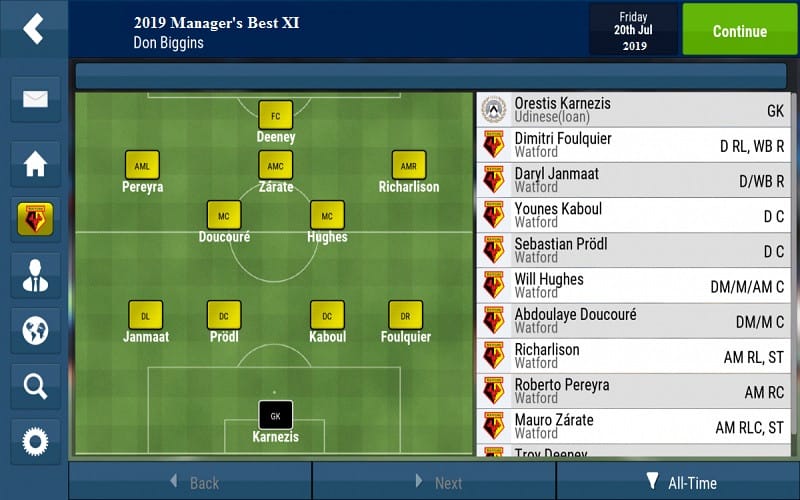
Task: Open Richarlison's row in the list
Action: (636, 356)
